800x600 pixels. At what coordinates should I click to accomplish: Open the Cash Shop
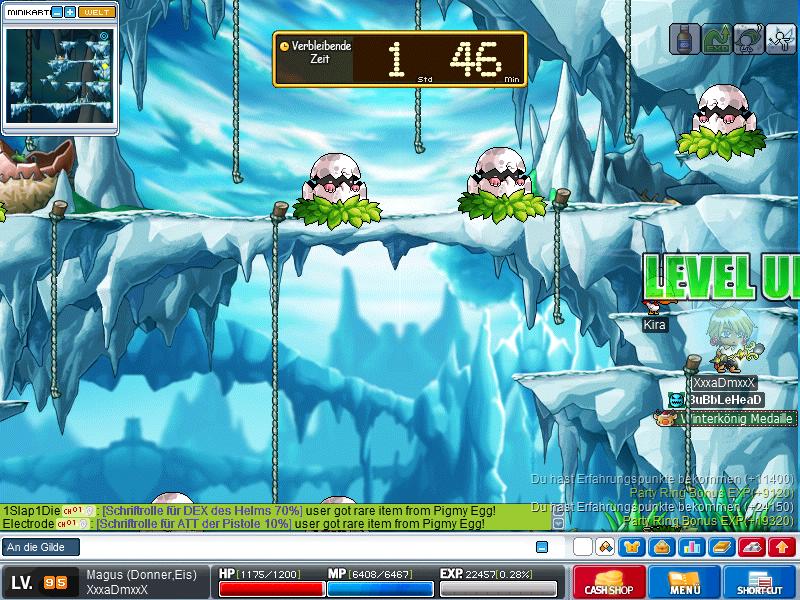606,582
